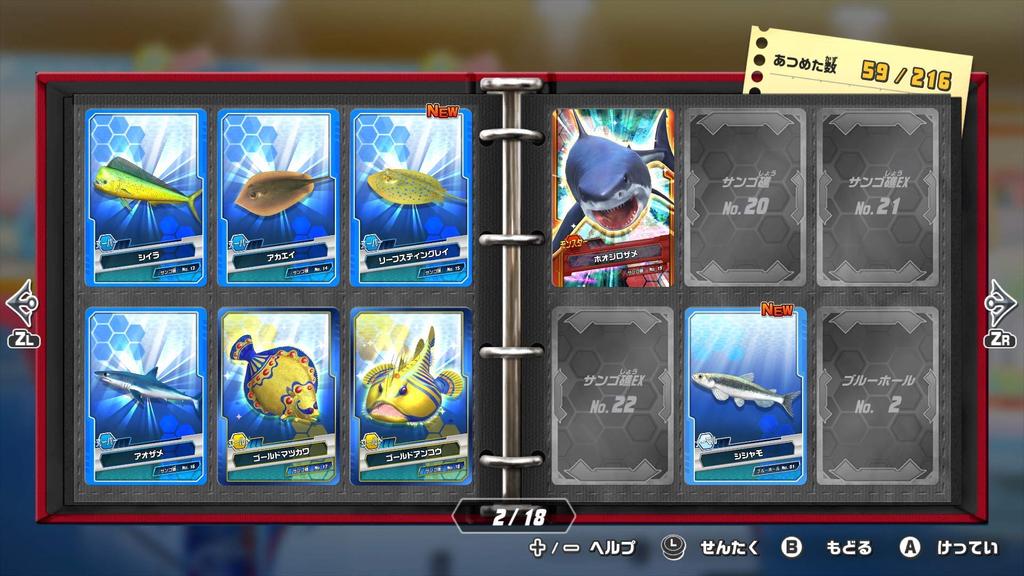
Task: Open the リーフスティングレイ card
Action: tap(411, 197)
